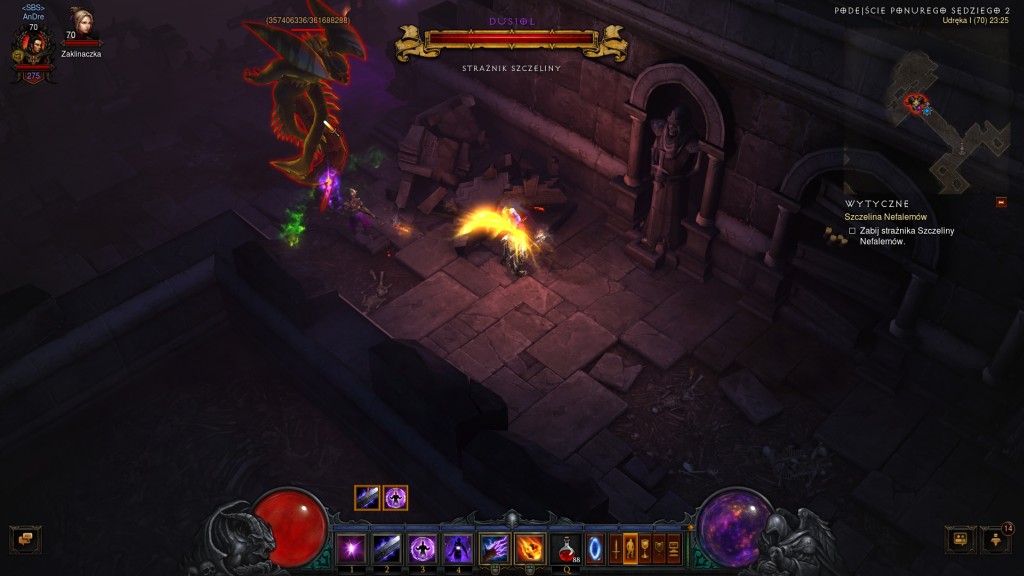Select the flaming meteor skill
Image resolution: width=1024 pixels, height=576 pixels.
point(529,549)
